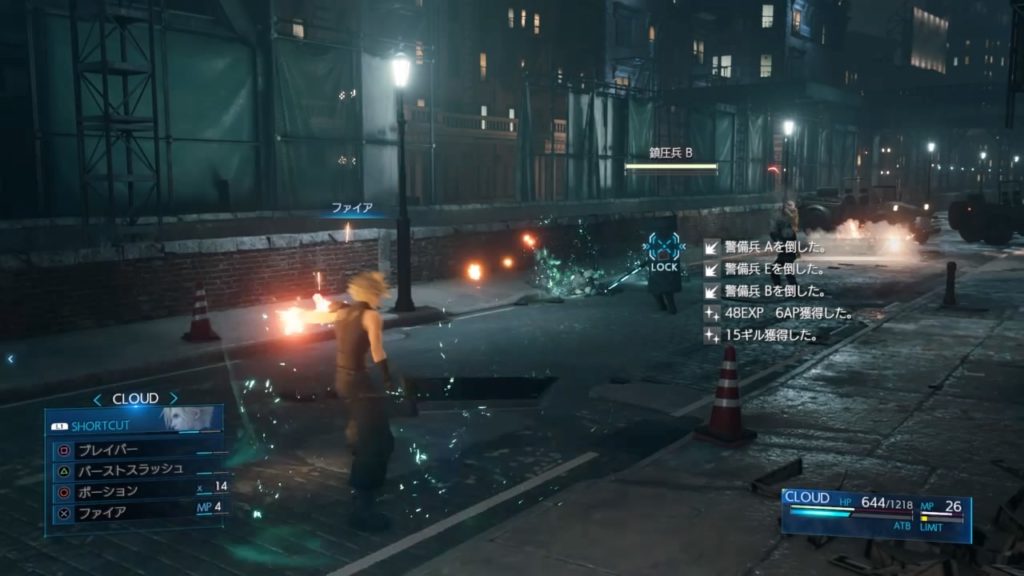1024x576 pixels.
Task: Click the SHORTCUT header with Cloud's portrait
Action: [133, 422]
